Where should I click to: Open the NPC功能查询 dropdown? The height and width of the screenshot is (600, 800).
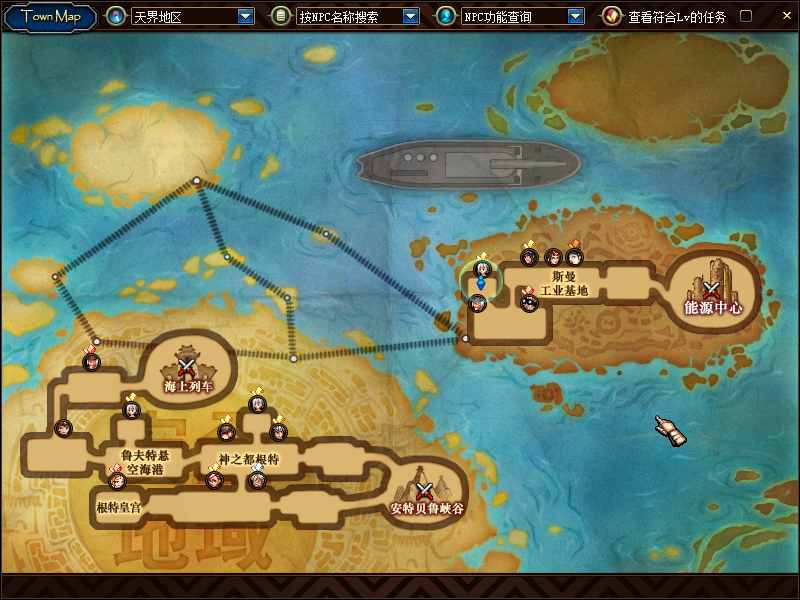pyautogui.click(x=575, y=16)
